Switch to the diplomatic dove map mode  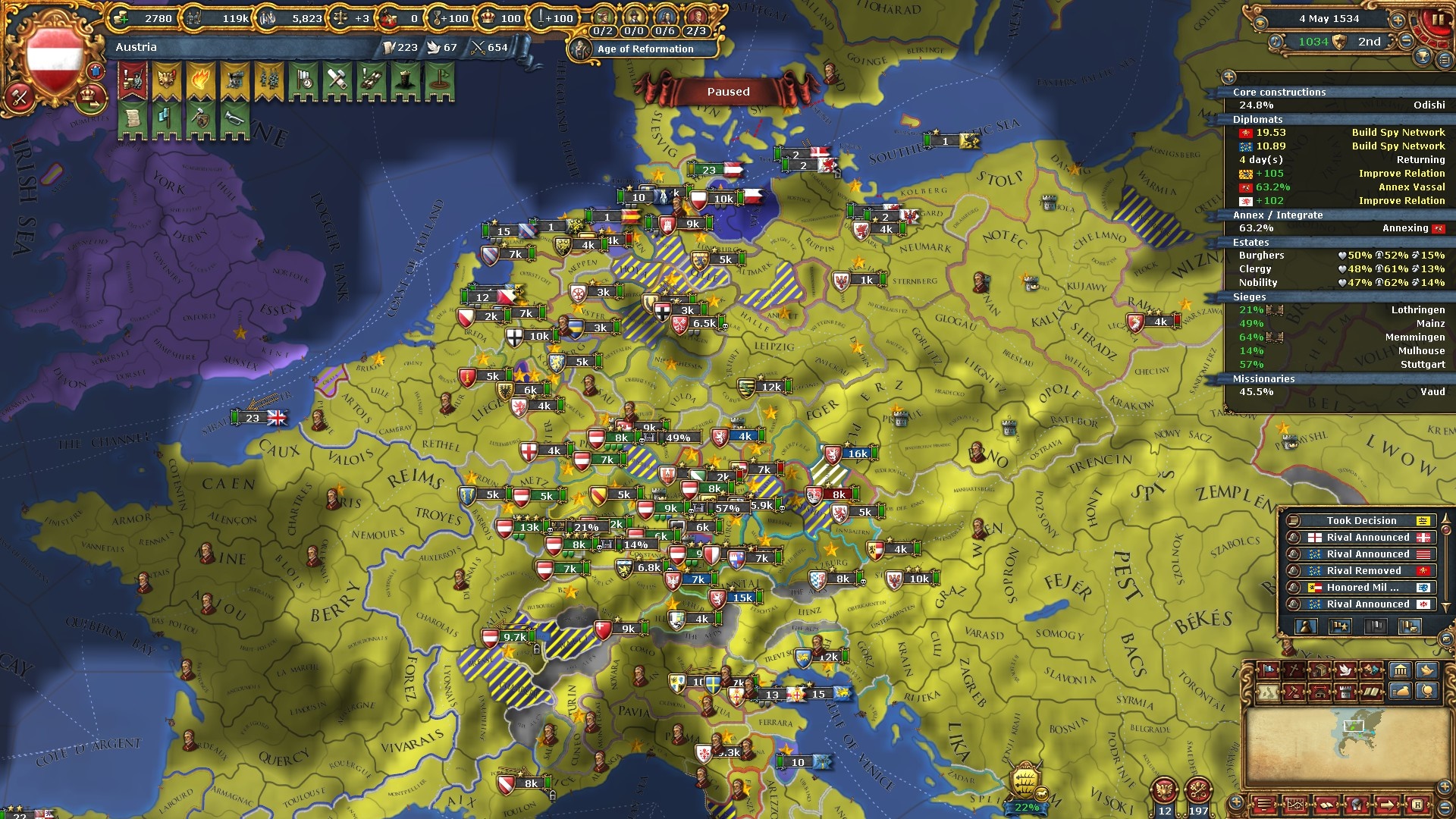[1345, 670]
